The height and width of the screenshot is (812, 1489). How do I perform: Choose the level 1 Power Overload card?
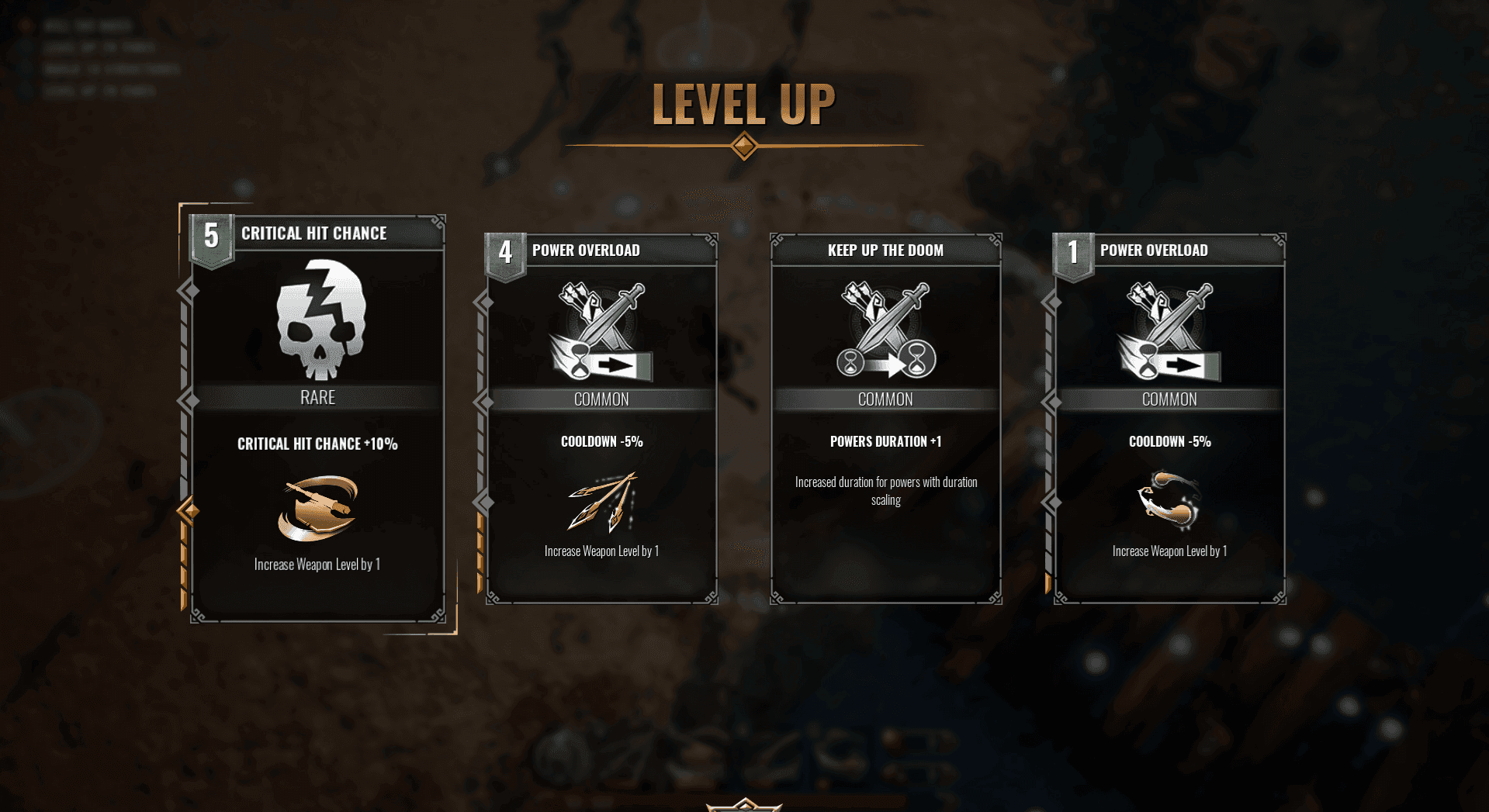1169,419
